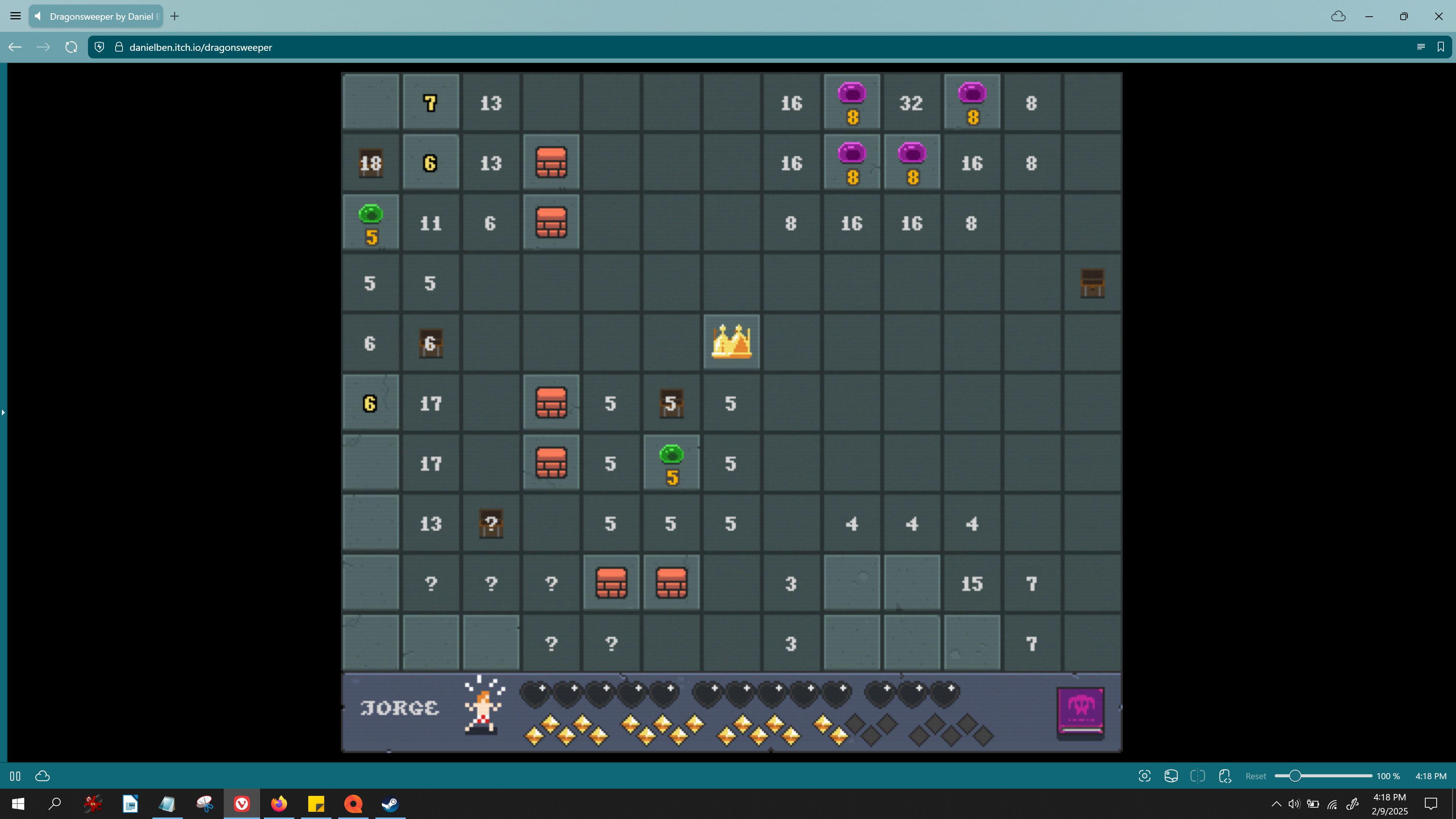
Task: Choose the tile showing number 32
Action: coord(911,104)
